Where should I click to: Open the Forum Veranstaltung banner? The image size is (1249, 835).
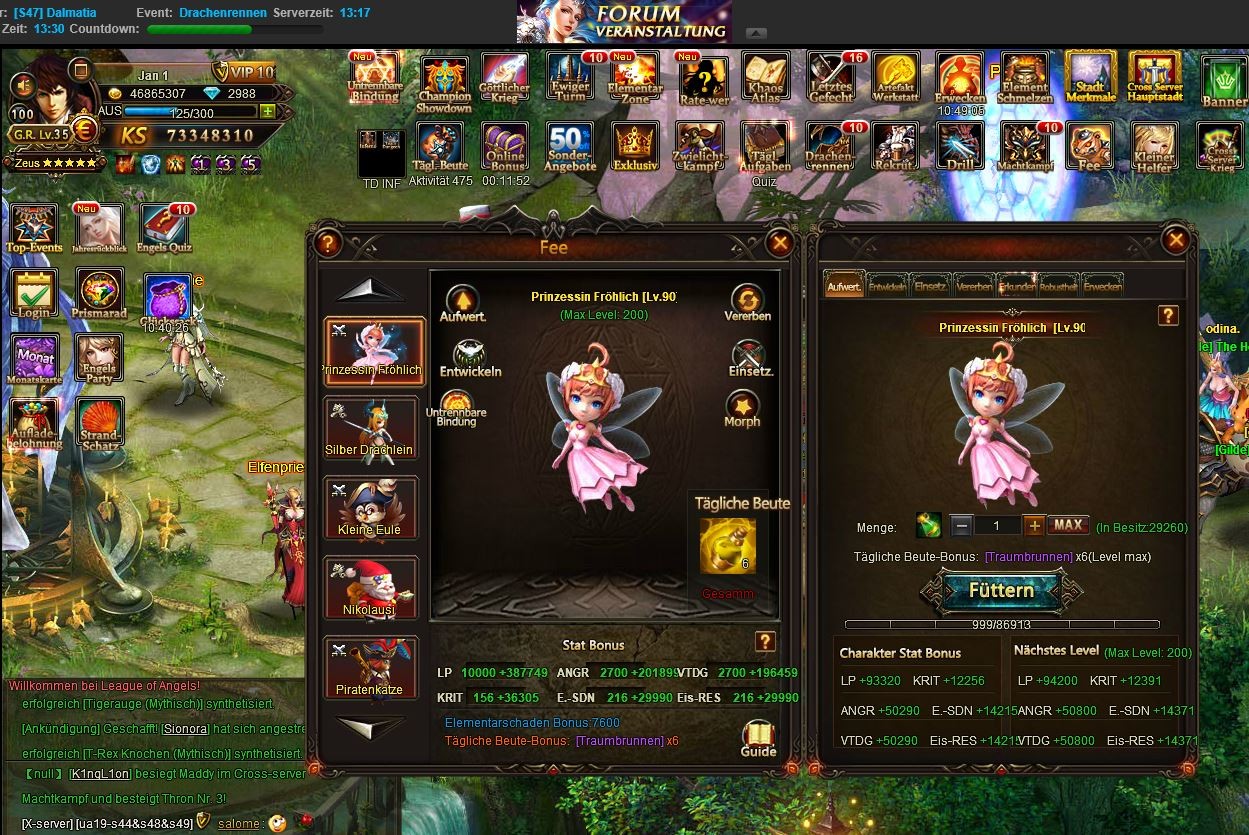(x=624, y=21)
